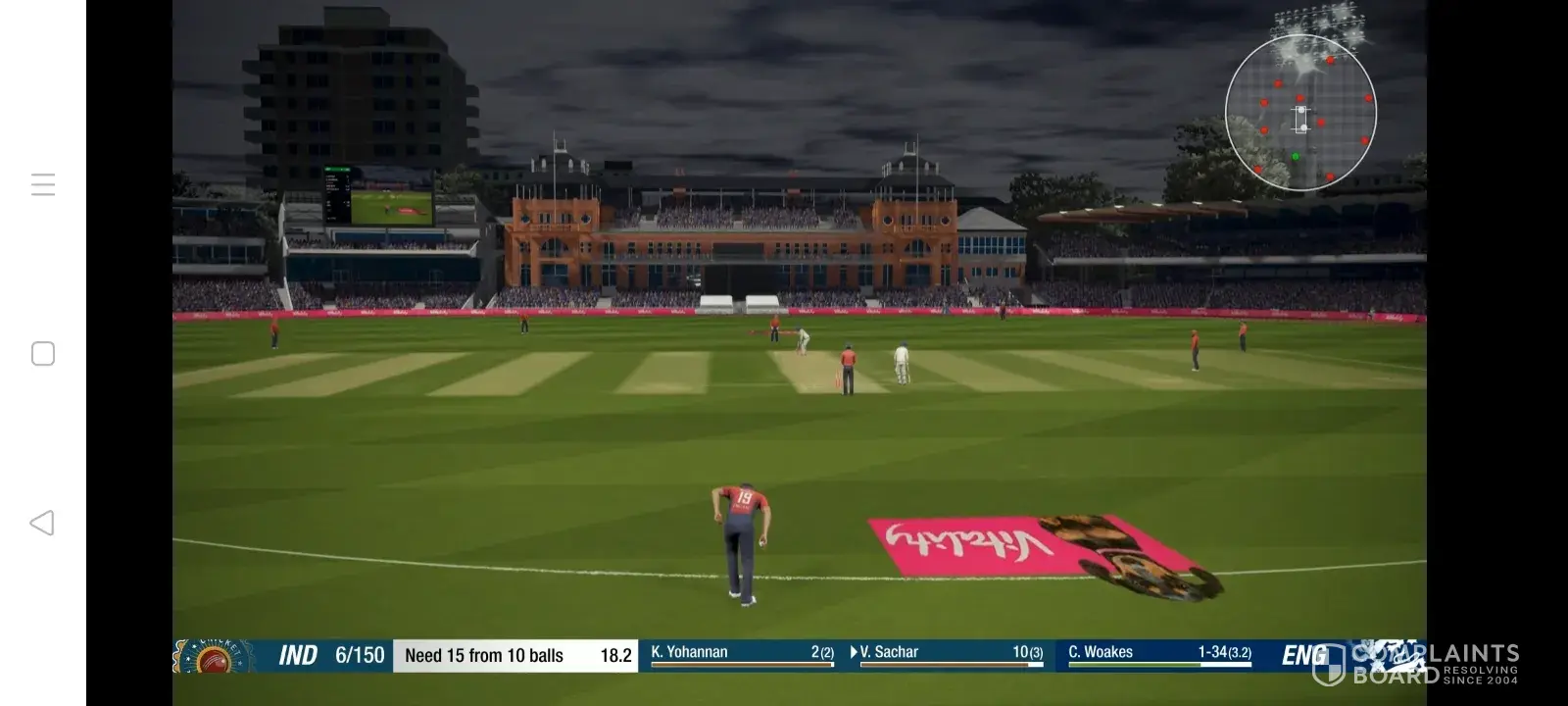Select the cricket ball emblem on scoreboard

212,658
